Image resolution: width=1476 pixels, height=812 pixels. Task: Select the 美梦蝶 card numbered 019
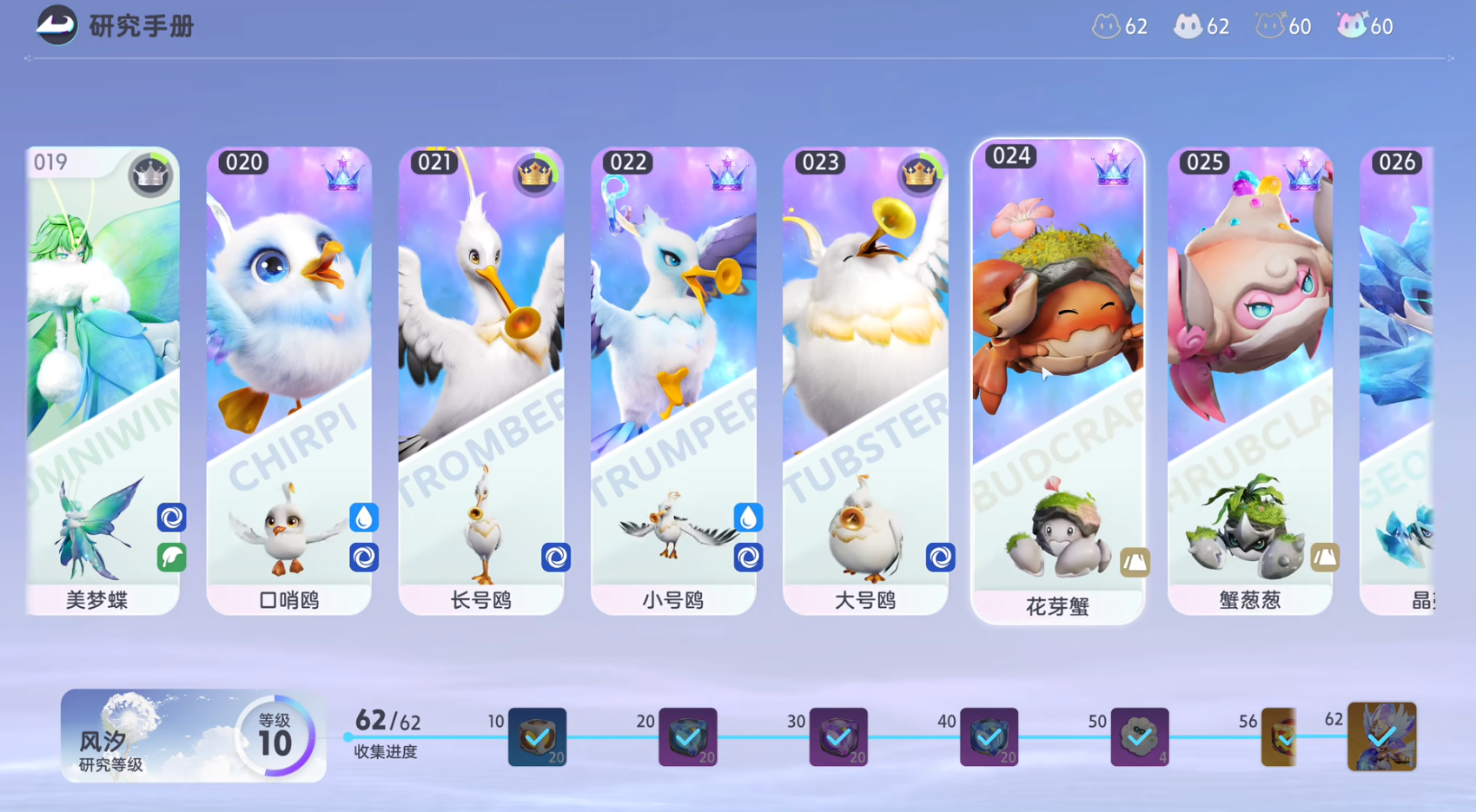(x=103, y=380)
